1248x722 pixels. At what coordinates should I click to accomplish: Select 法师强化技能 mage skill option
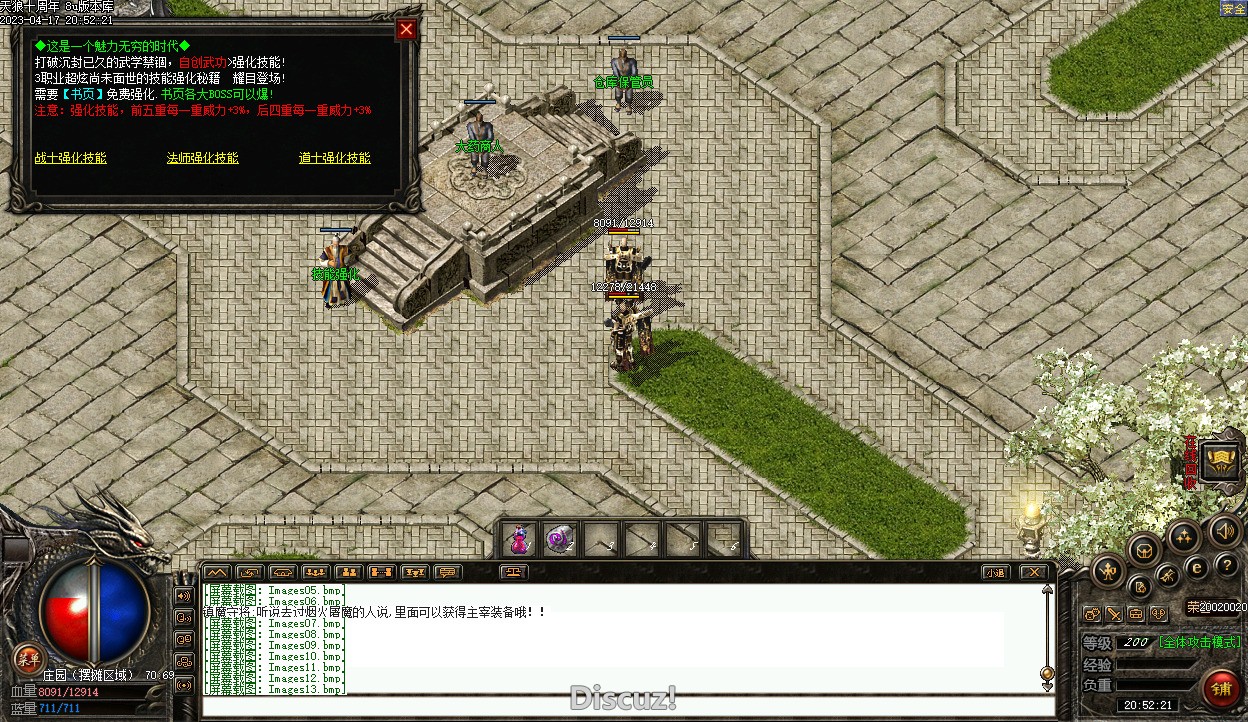[x=202, y=158]
